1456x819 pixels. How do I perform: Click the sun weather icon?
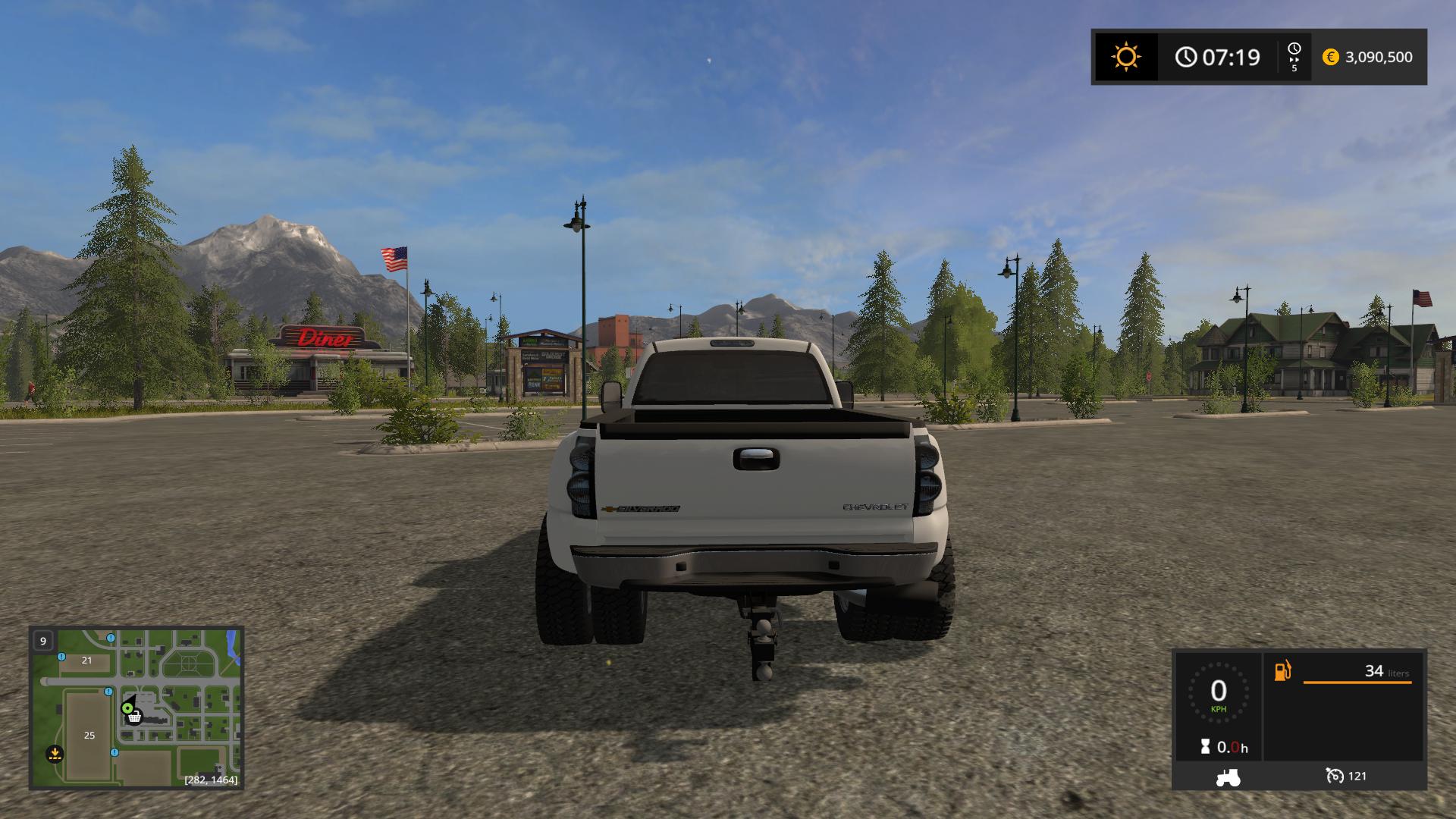point(1126,57)
